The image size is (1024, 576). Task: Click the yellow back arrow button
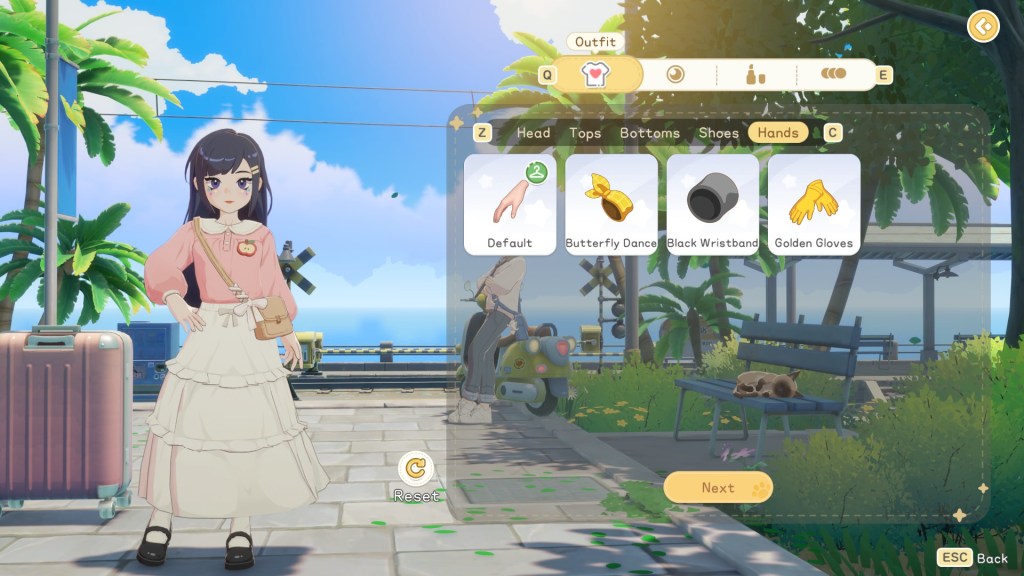[984, 26]
